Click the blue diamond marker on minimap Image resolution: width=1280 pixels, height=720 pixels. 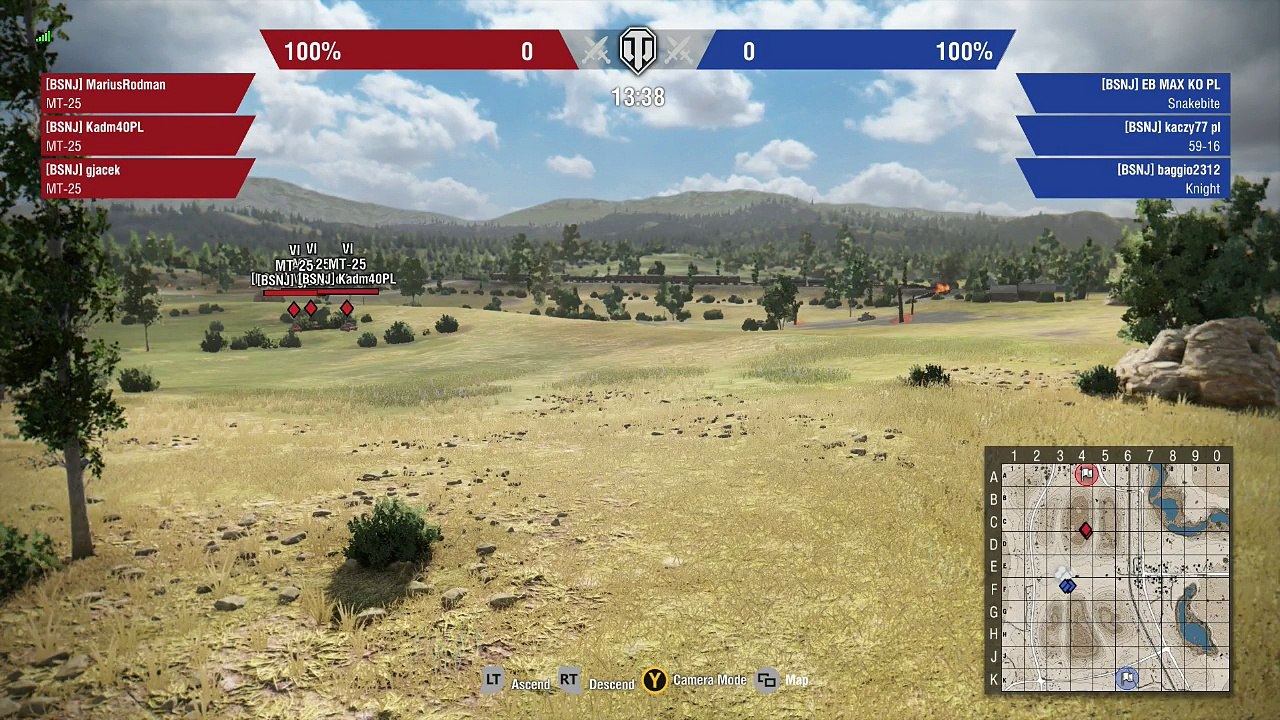[1067, 586]
